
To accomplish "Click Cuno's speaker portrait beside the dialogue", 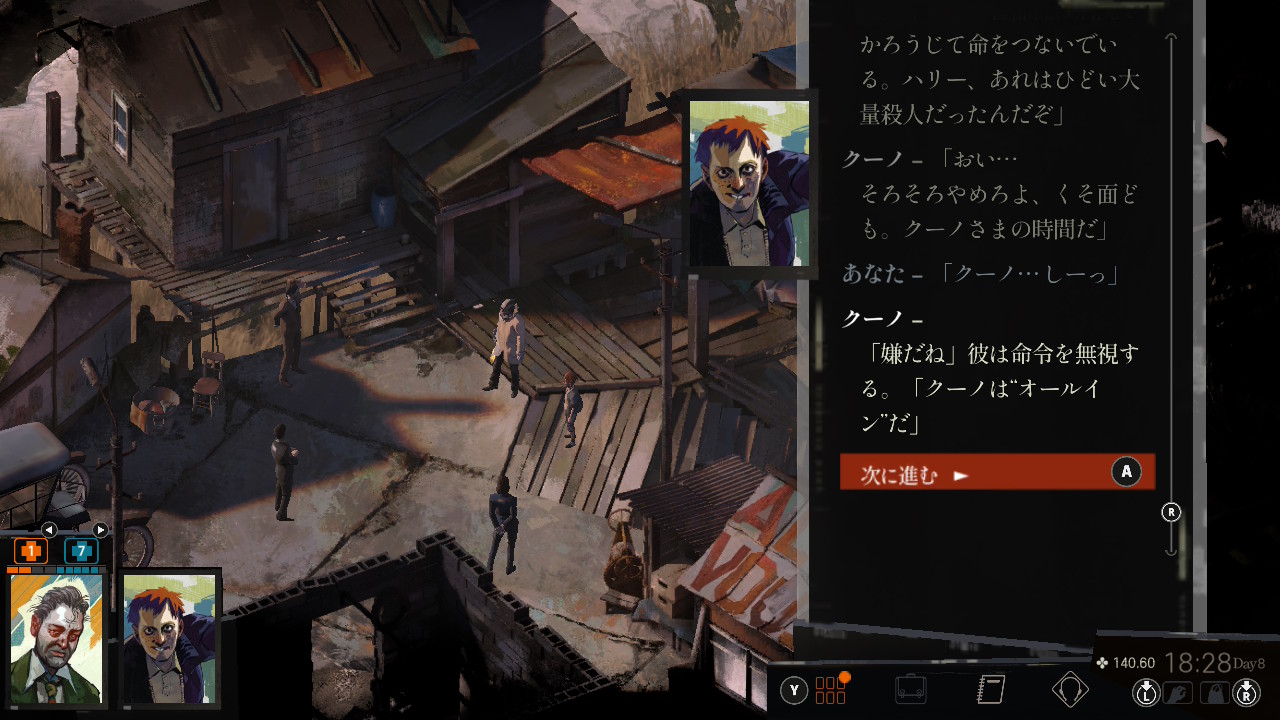I will click(749, 183).
